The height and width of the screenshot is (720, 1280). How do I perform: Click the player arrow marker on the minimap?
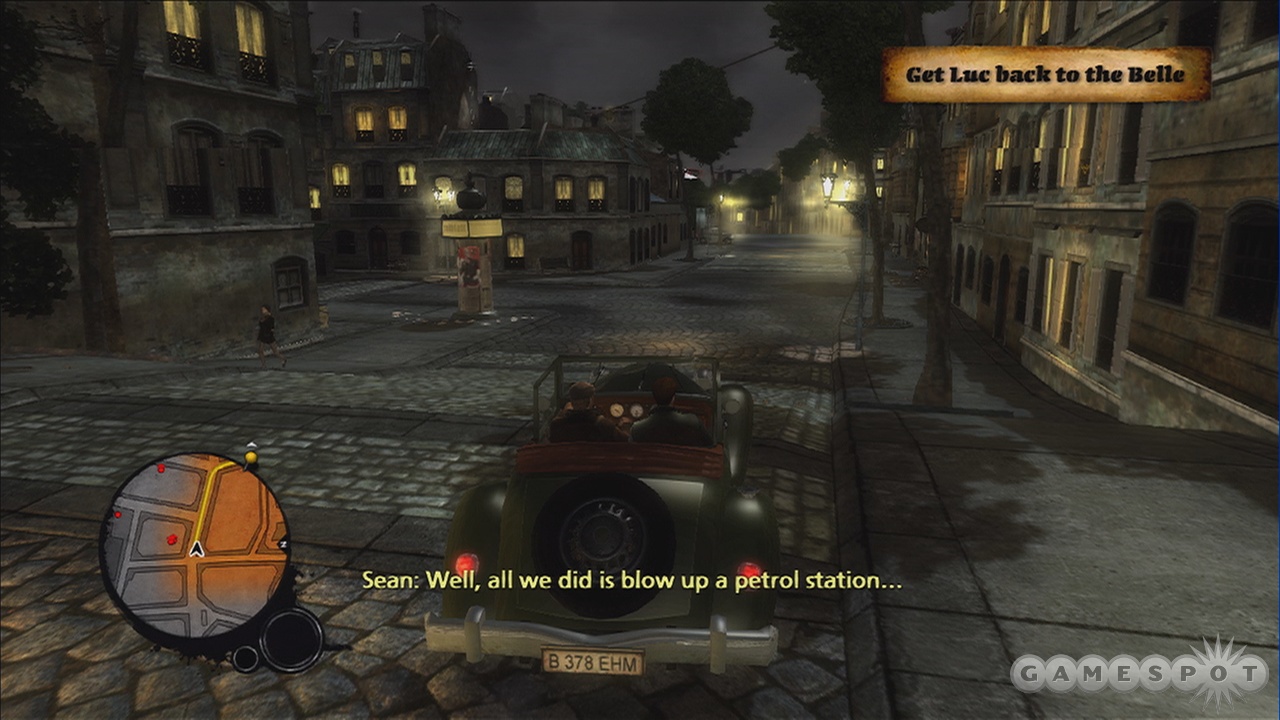click(x=197, y=549)
